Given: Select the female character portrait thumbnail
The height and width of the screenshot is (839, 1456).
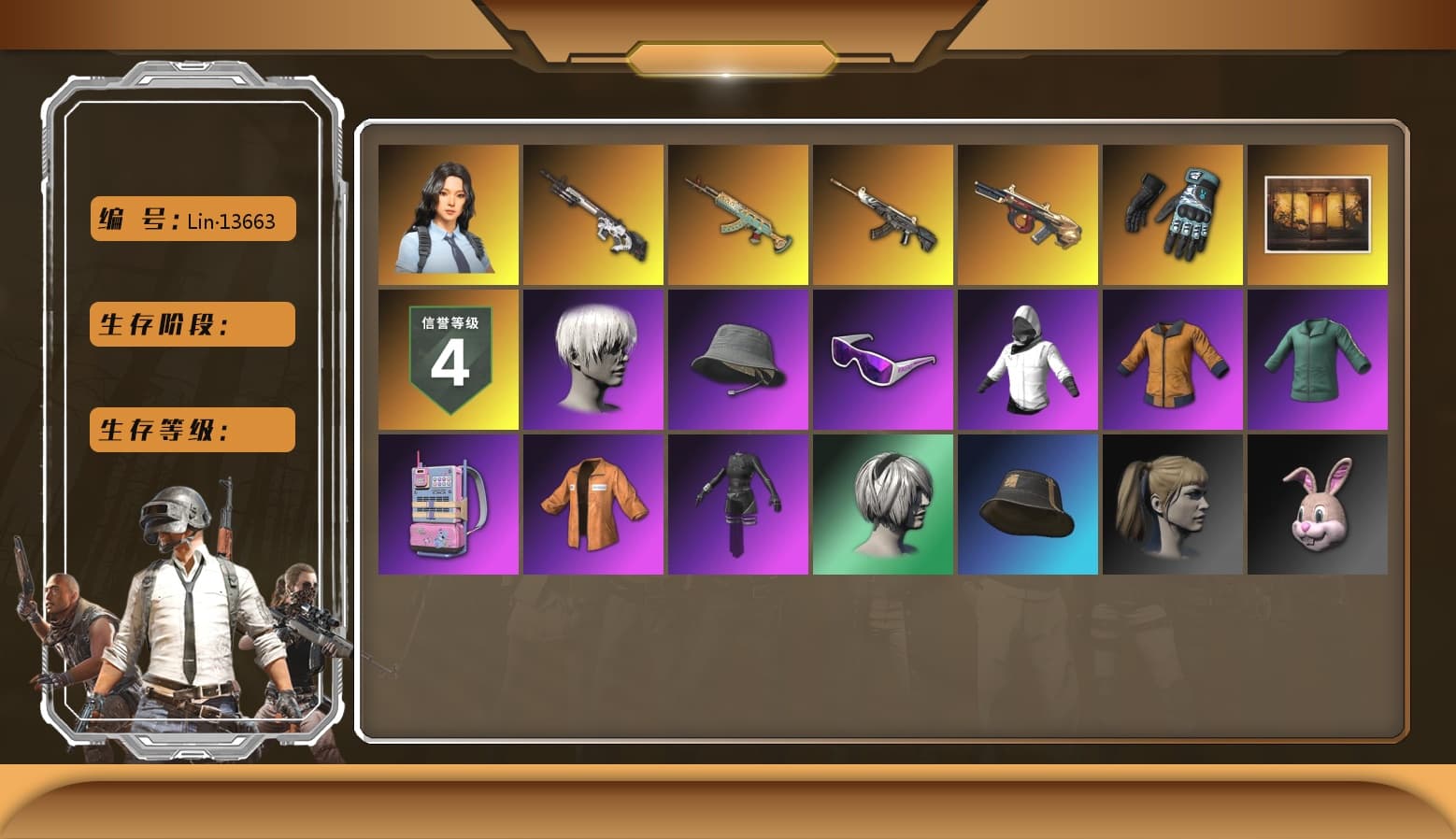Looking at the screenshot, I should [x=449, y=213].
